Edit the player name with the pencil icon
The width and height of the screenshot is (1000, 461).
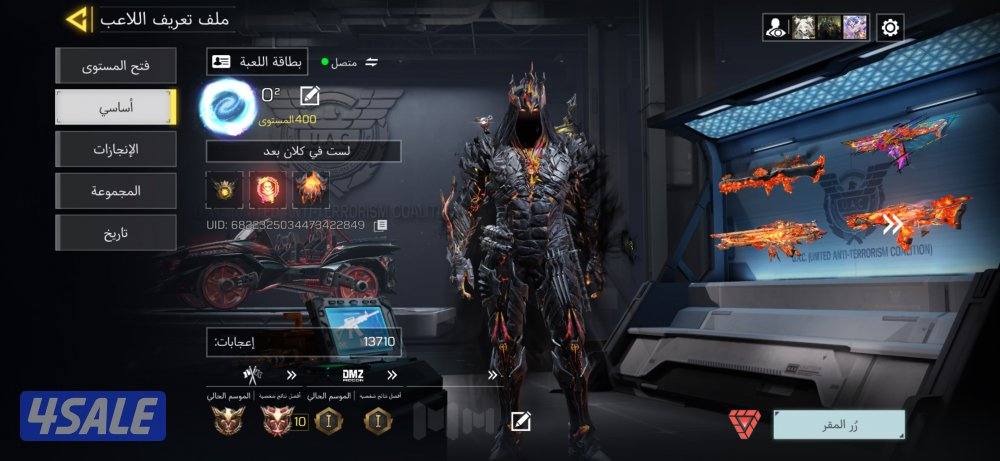pos(310,97)
